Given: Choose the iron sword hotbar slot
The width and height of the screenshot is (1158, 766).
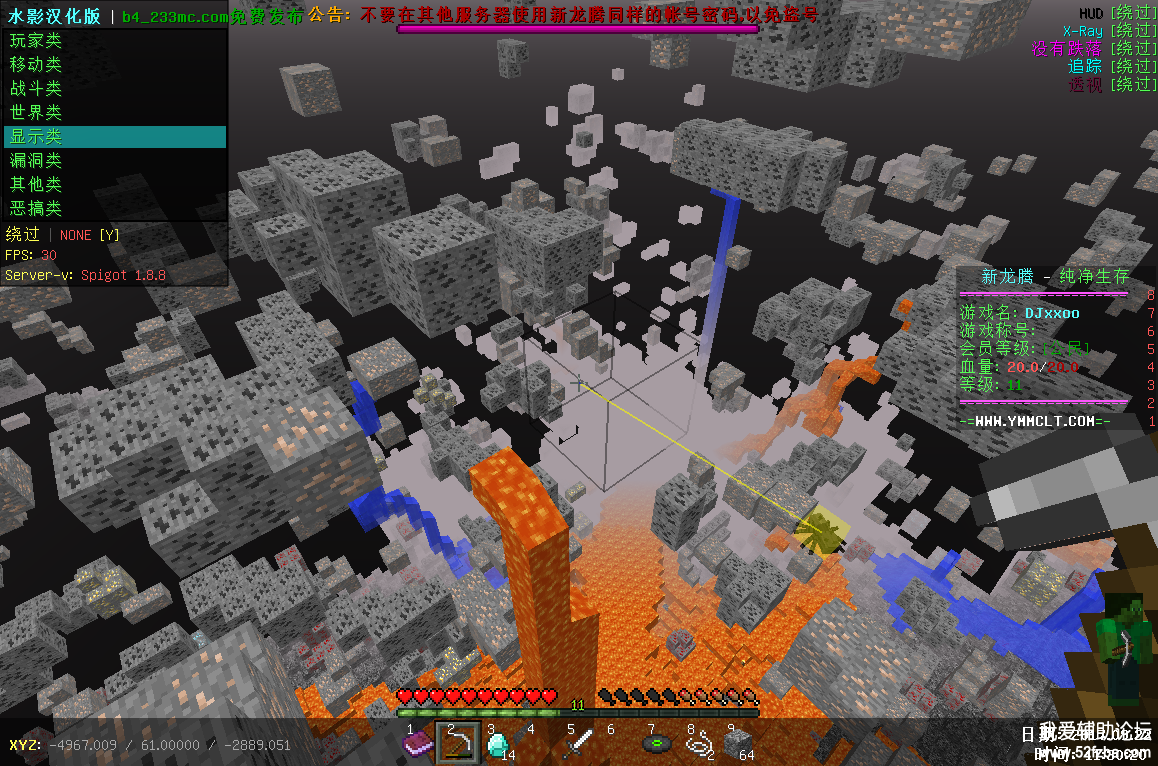Looking at the screenshot, I should pyautogui.click(x=579, y=743).
